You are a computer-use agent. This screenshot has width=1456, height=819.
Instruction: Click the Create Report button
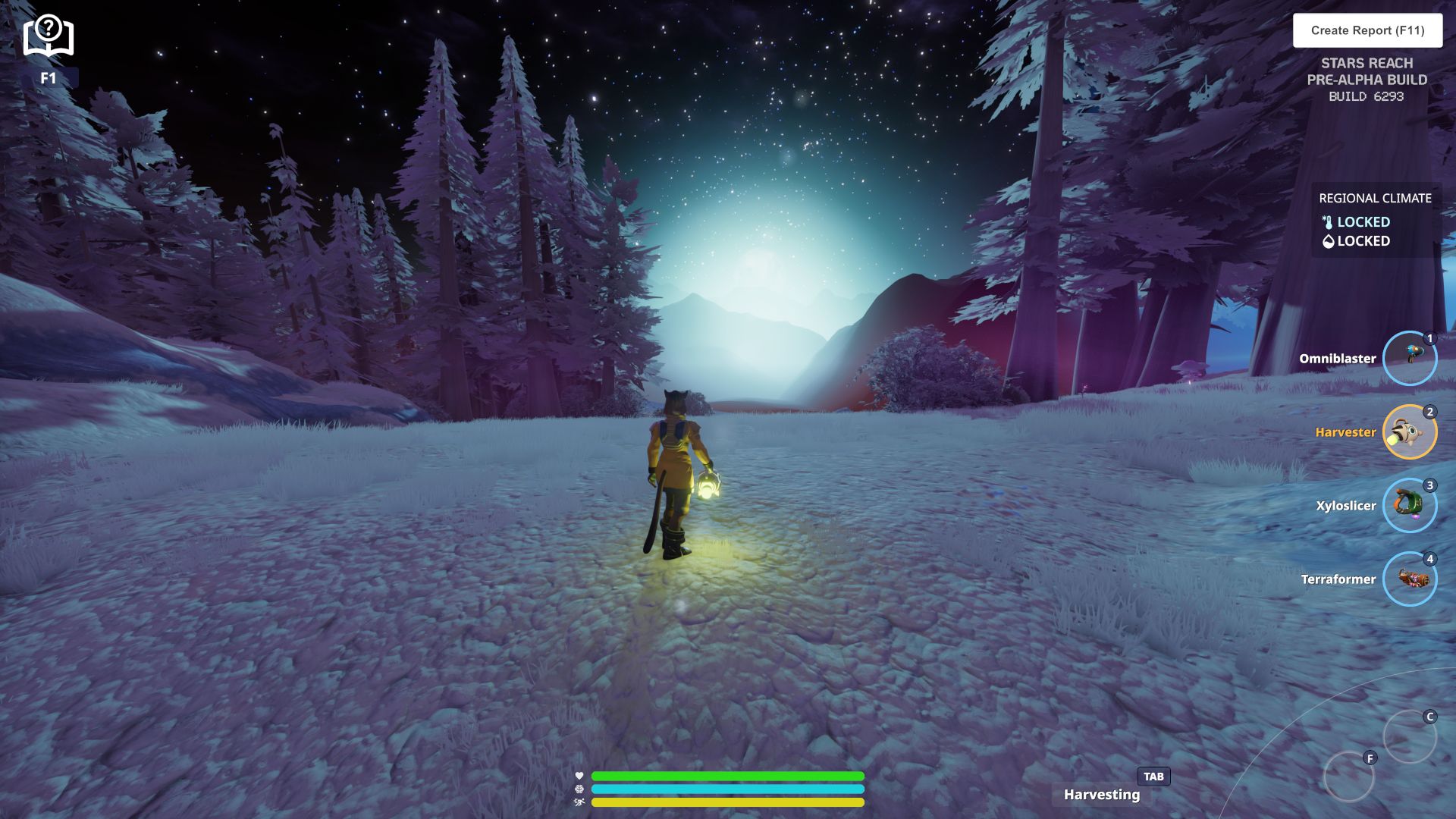[x=1367, y=30]
